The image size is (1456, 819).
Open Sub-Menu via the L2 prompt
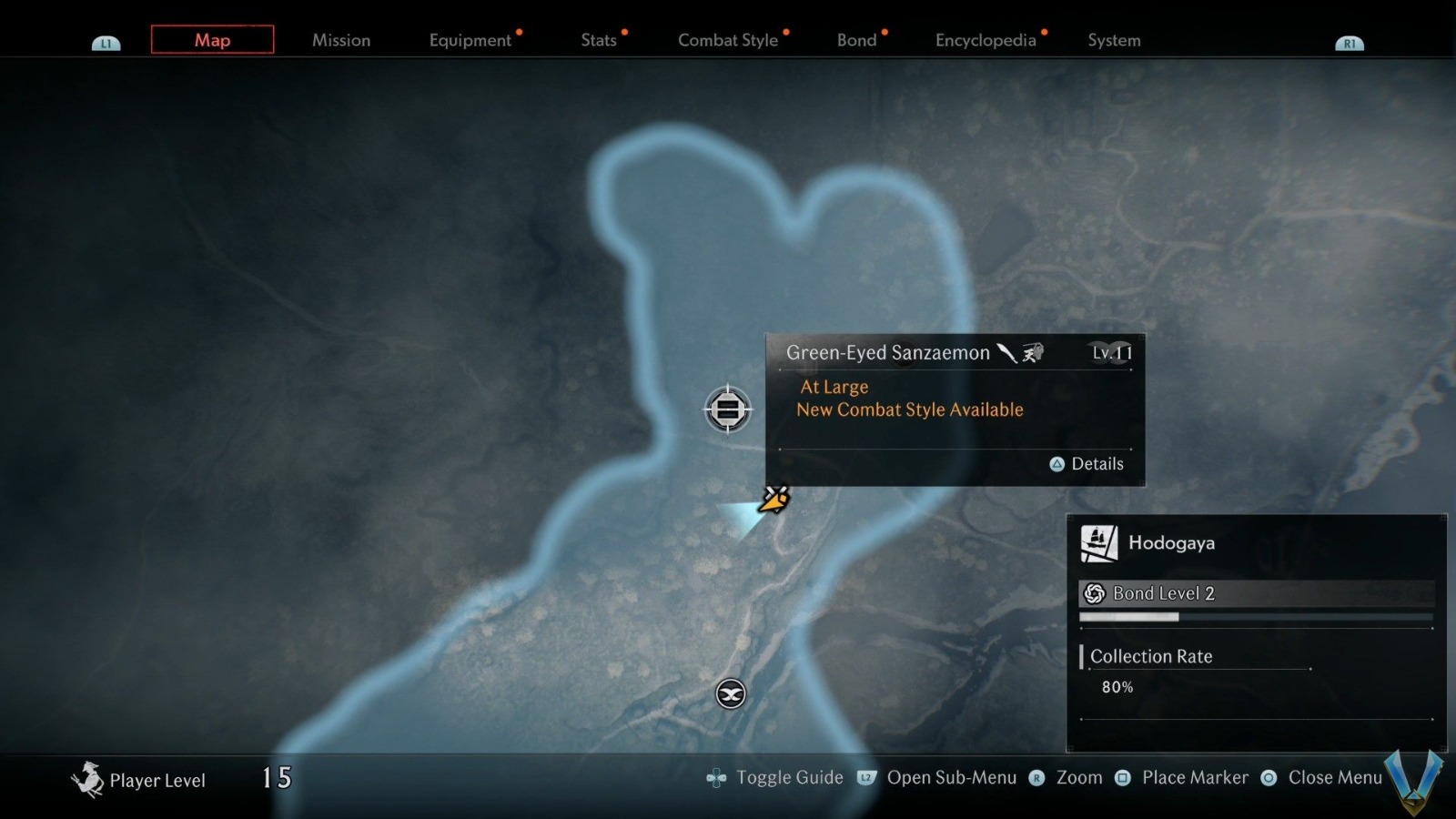point(865,778)
